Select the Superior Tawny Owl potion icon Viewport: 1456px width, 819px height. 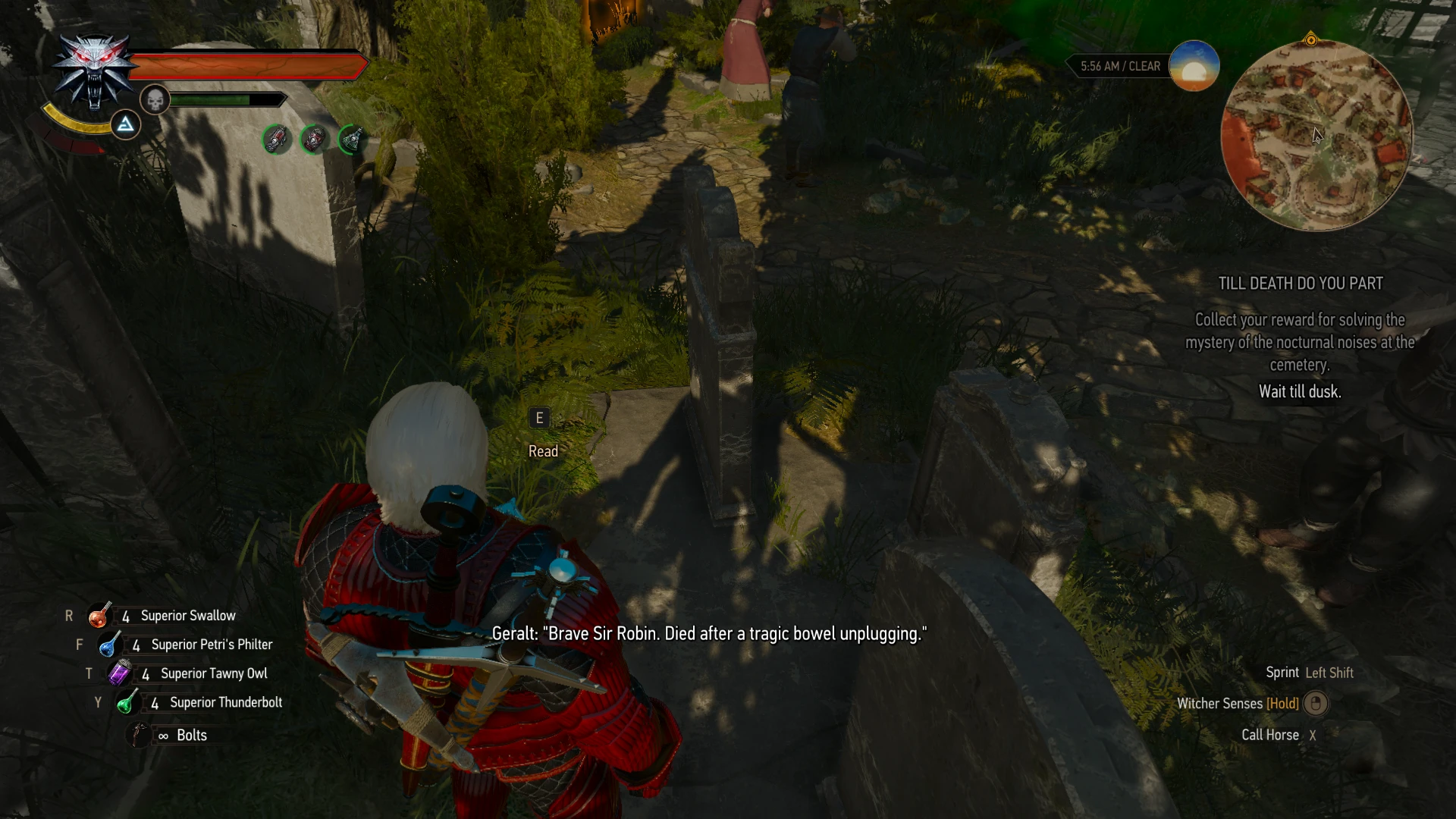[x=118, y=673]
